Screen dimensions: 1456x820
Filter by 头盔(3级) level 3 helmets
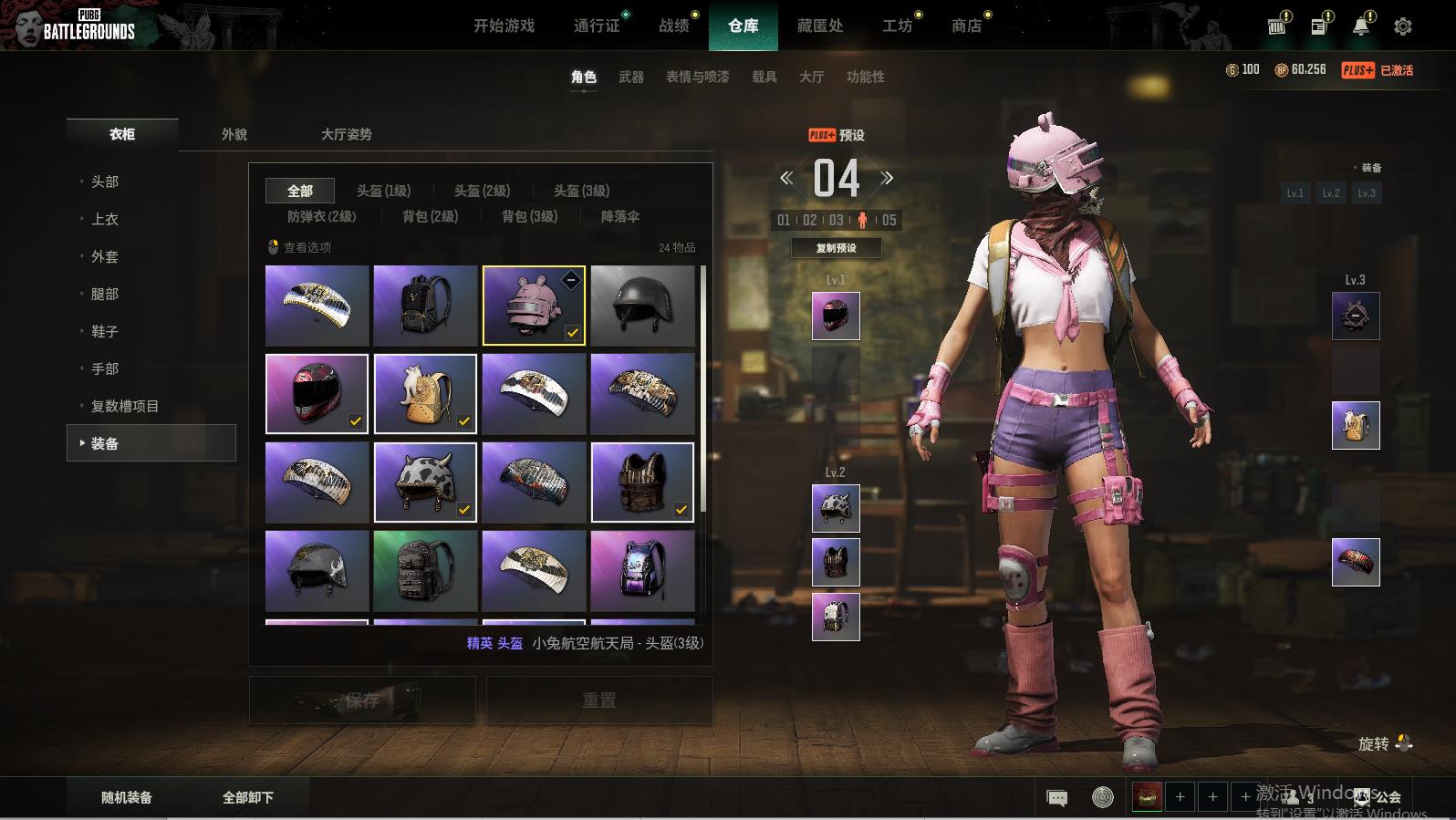pos(581,191)
